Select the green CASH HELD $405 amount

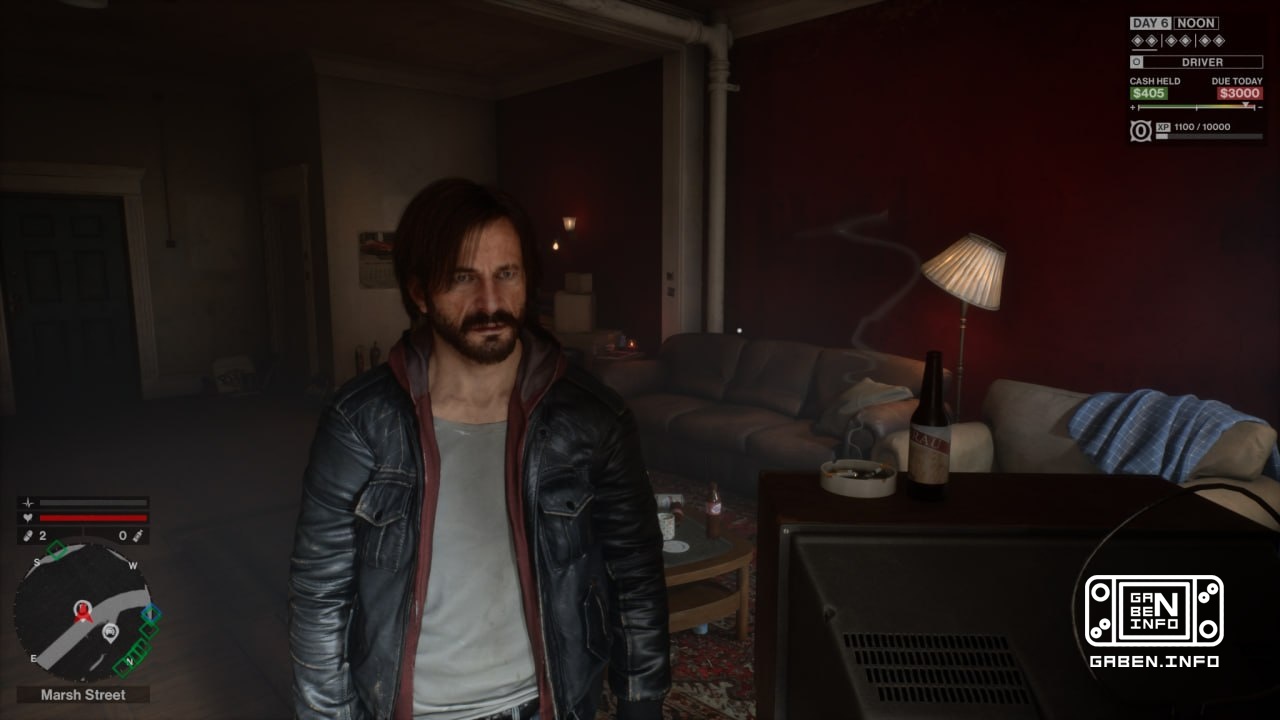[1149, 93]
